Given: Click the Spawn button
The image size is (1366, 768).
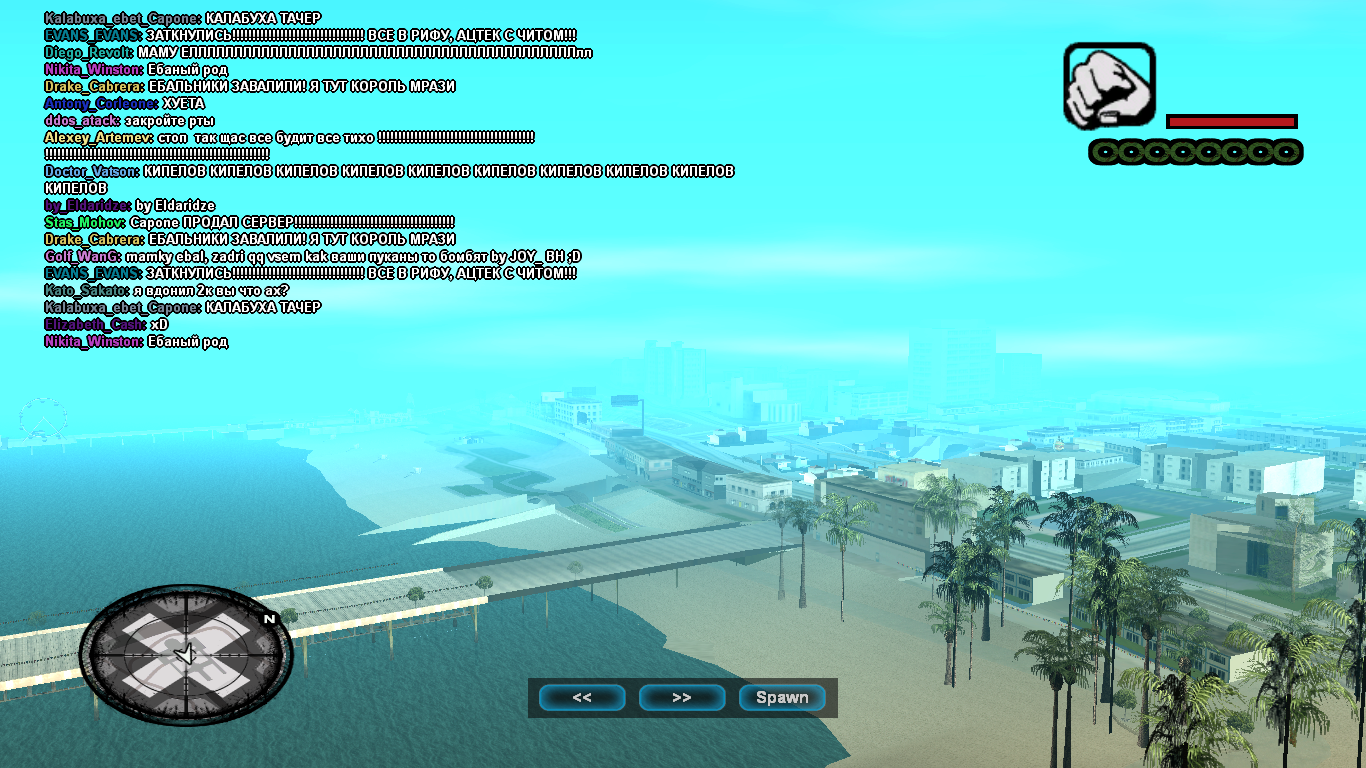Looking at the screenshot, I should tap(782, 698).
